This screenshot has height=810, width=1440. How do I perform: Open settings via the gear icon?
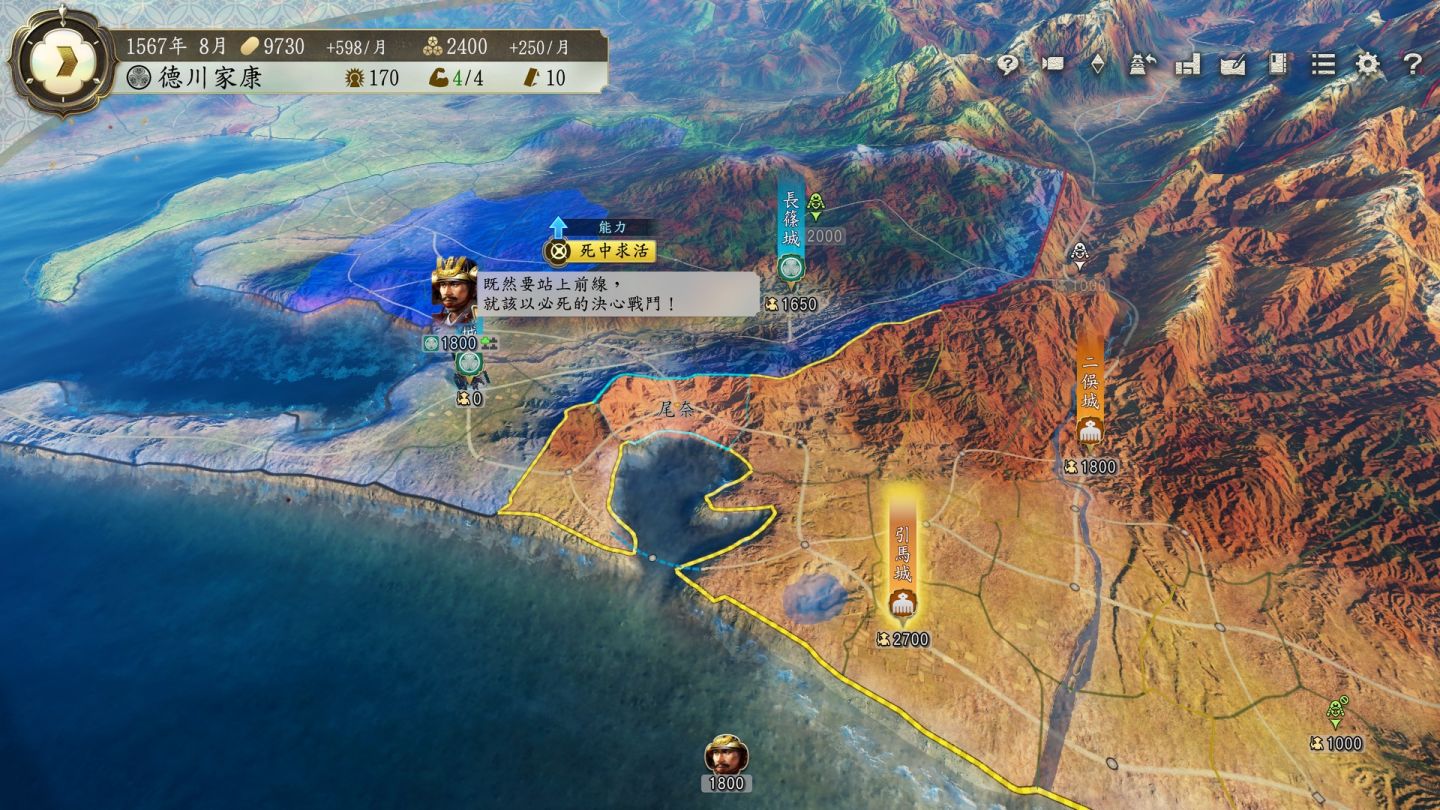pyautogui.click(x=1367, y=64)
